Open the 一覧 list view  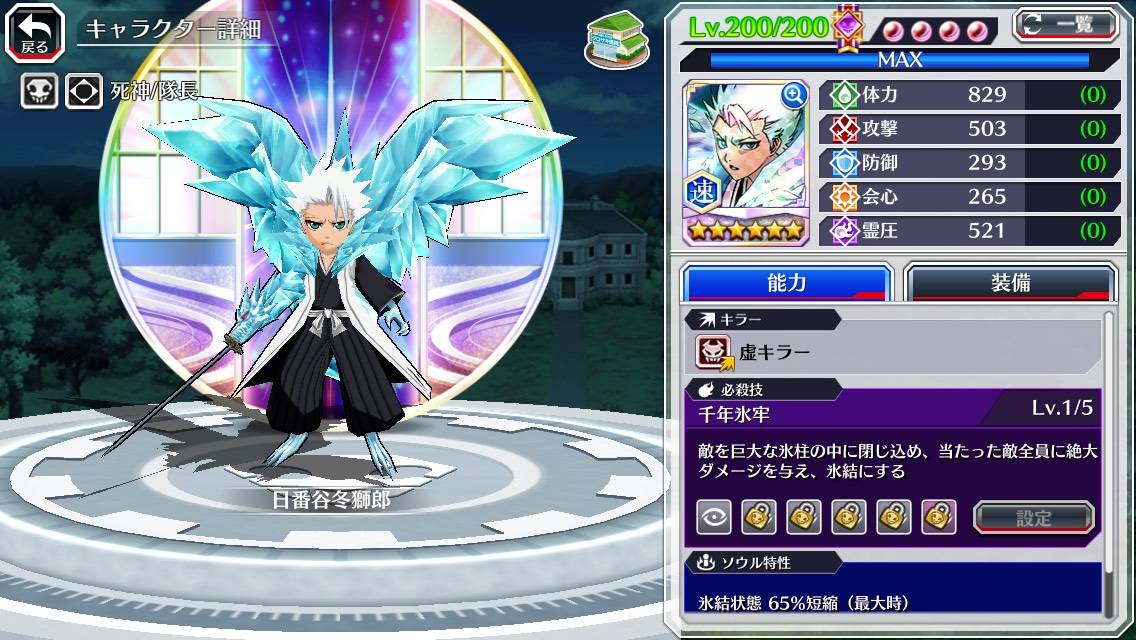pyautogui.click(x=1064, y=24)
